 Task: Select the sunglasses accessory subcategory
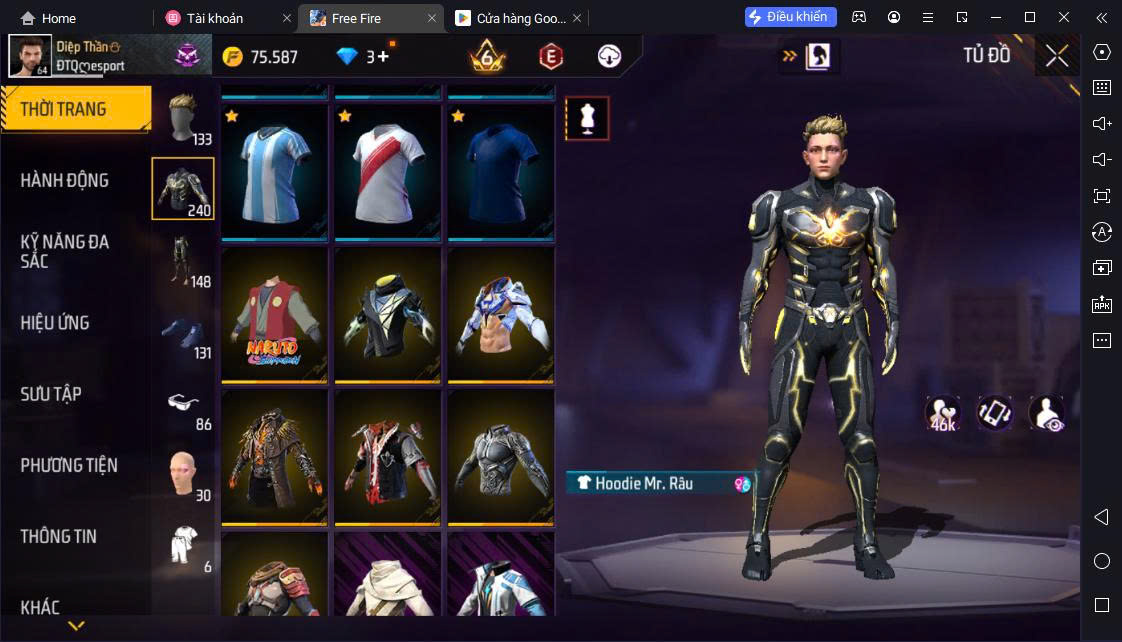pos(183,403)
